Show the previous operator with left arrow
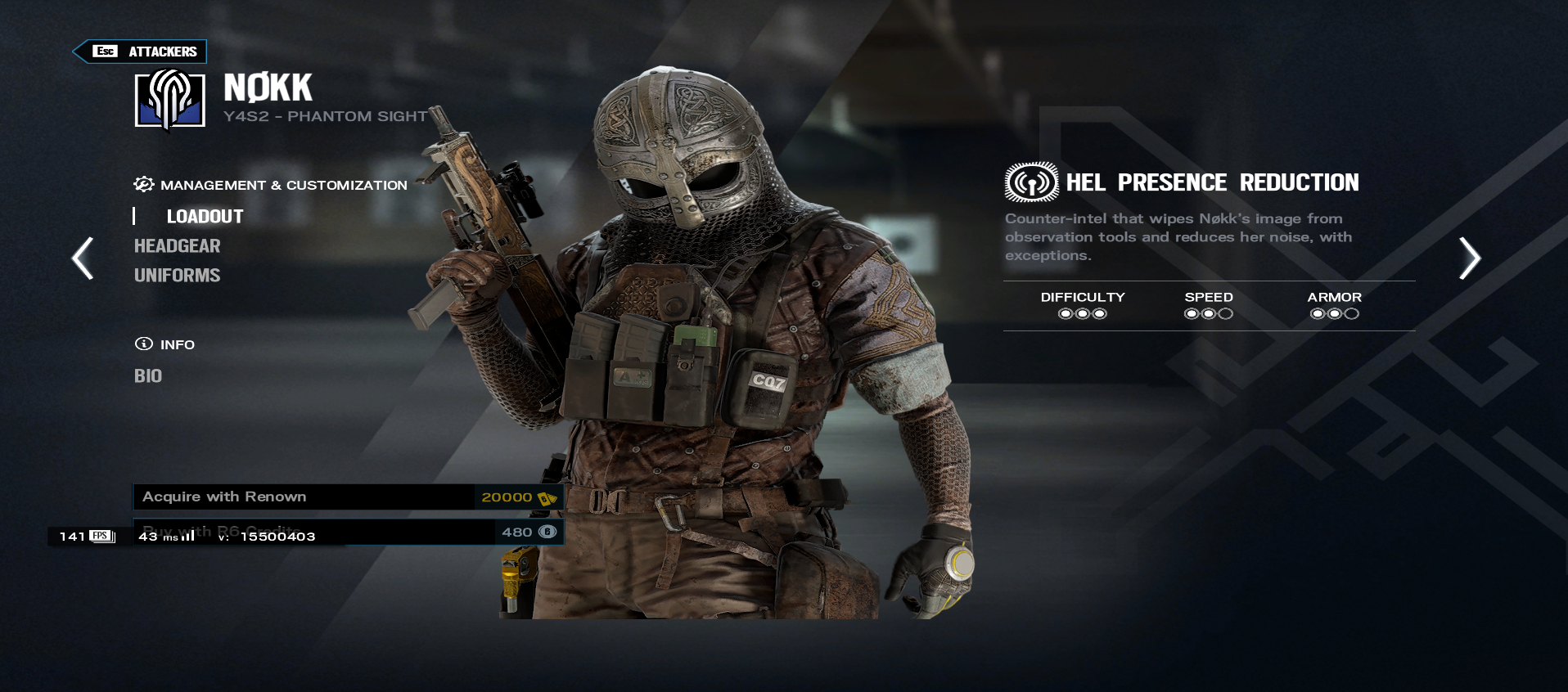This screenshot has width=1568, height=692. pos(83,258)
